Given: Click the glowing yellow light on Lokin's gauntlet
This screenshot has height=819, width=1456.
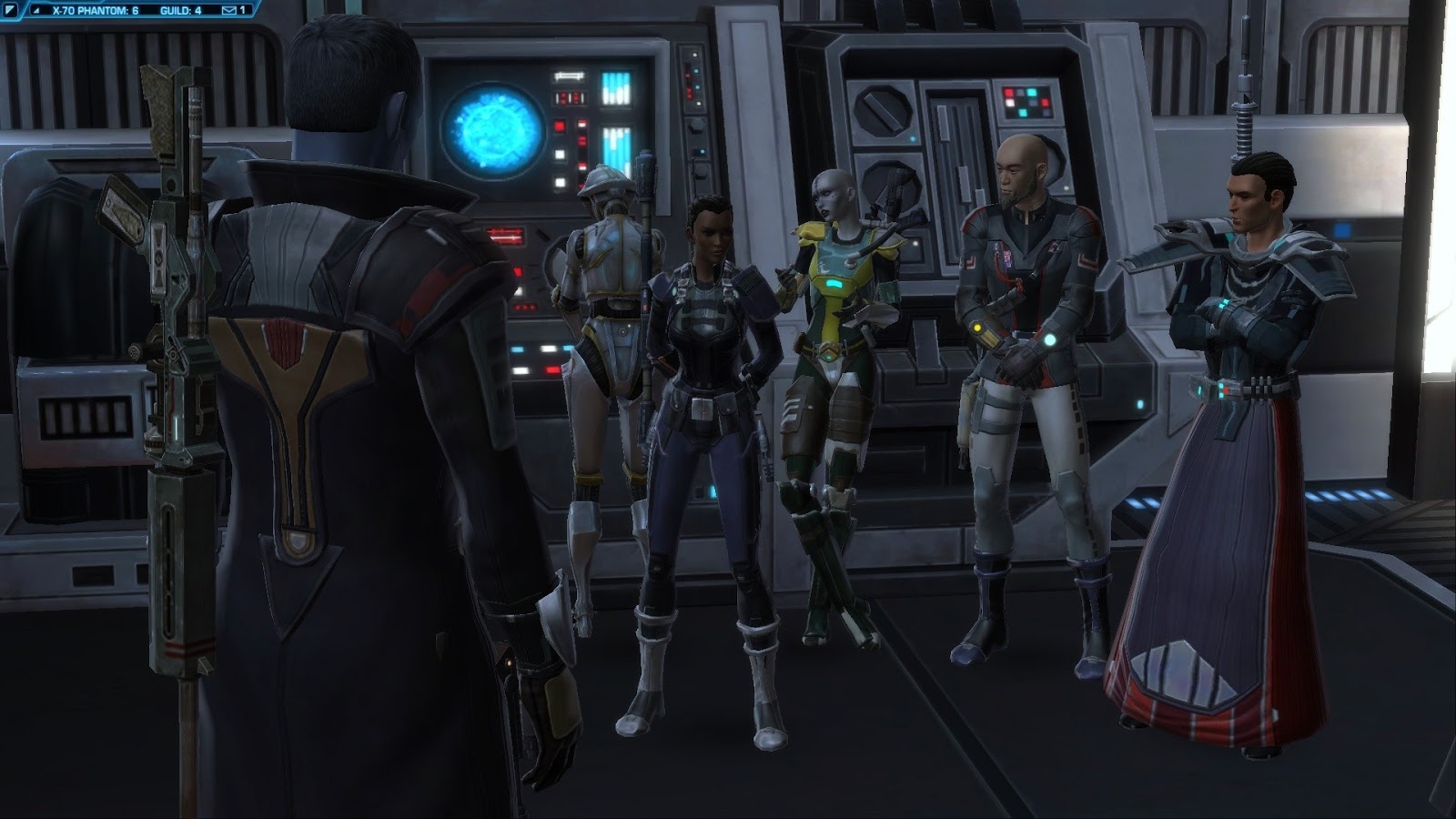Looking at the screenshot, I should pyautogui.click(x=977, y=329).
